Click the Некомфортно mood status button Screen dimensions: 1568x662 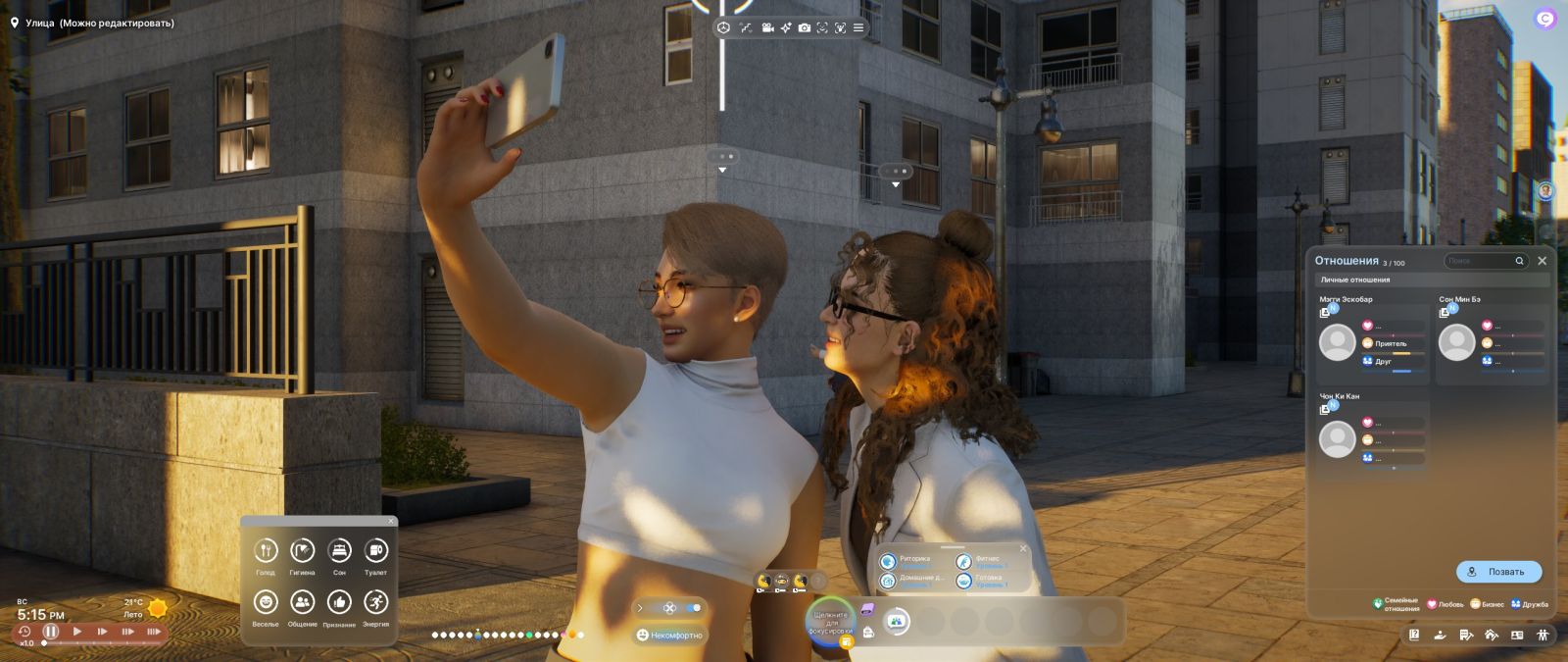tap(670, 636)
